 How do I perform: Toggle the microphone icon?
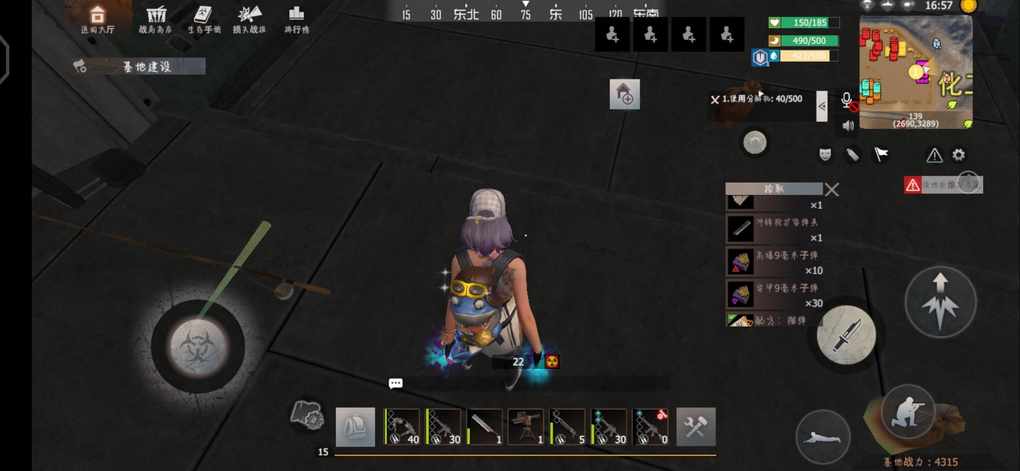(x=848, y=101)
